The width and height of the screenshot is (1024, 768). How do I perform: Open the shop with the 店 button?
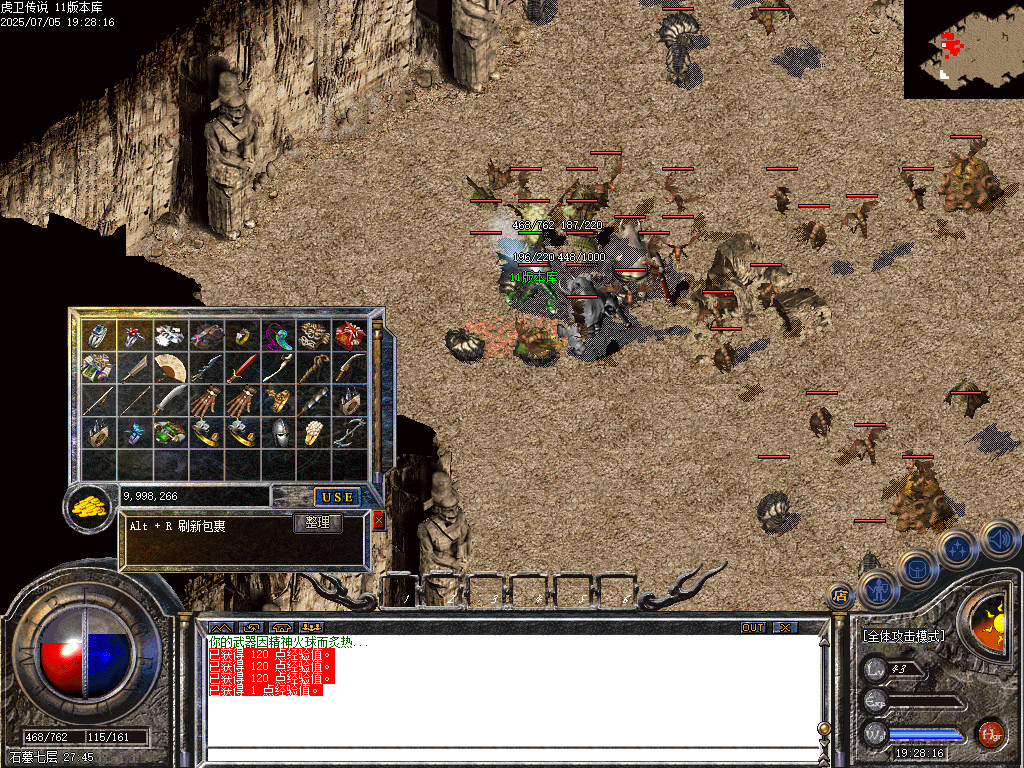click(x=840, y=596)
